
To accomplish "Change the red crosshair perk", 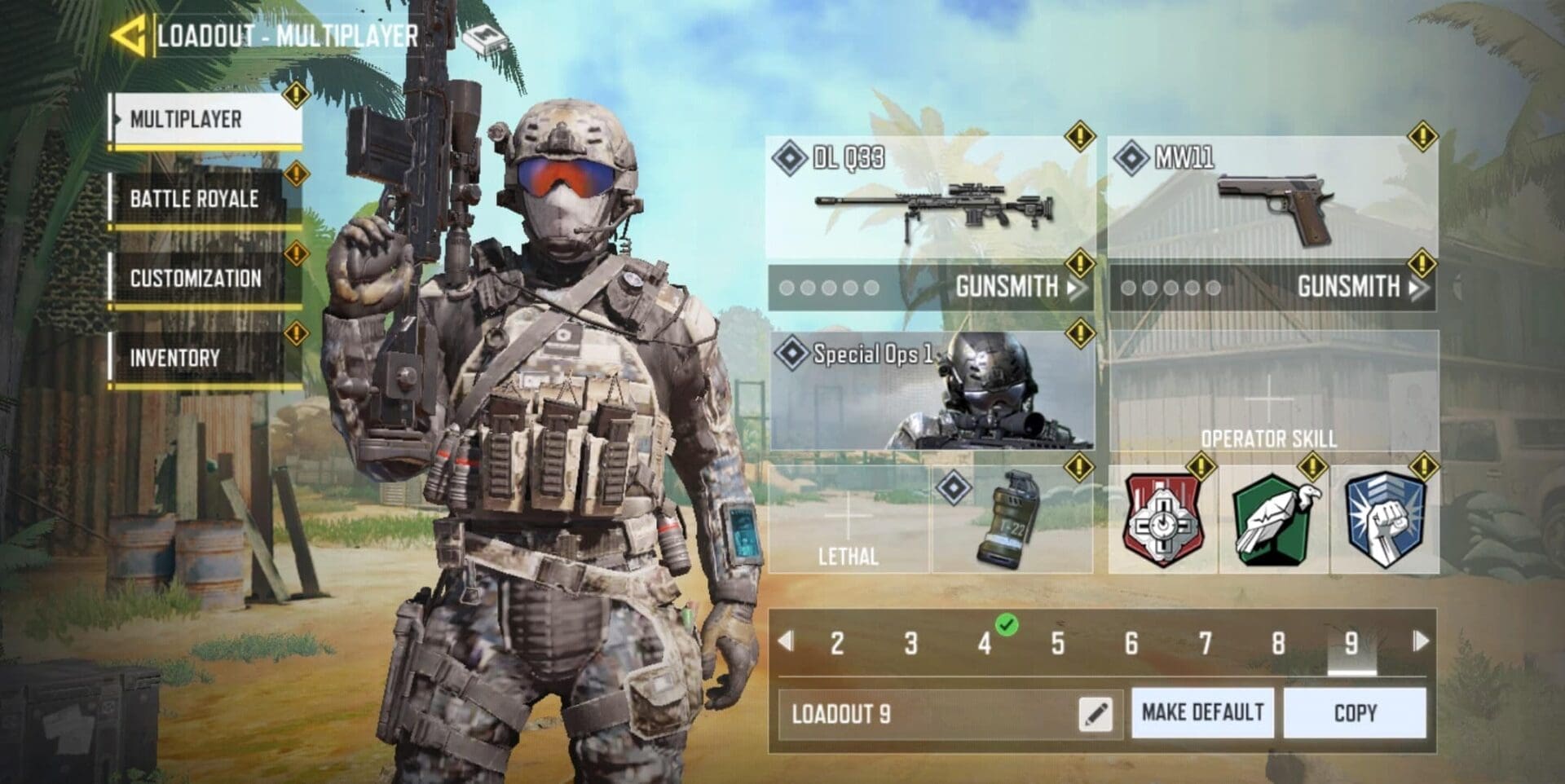I will [x=1162, y=520].
